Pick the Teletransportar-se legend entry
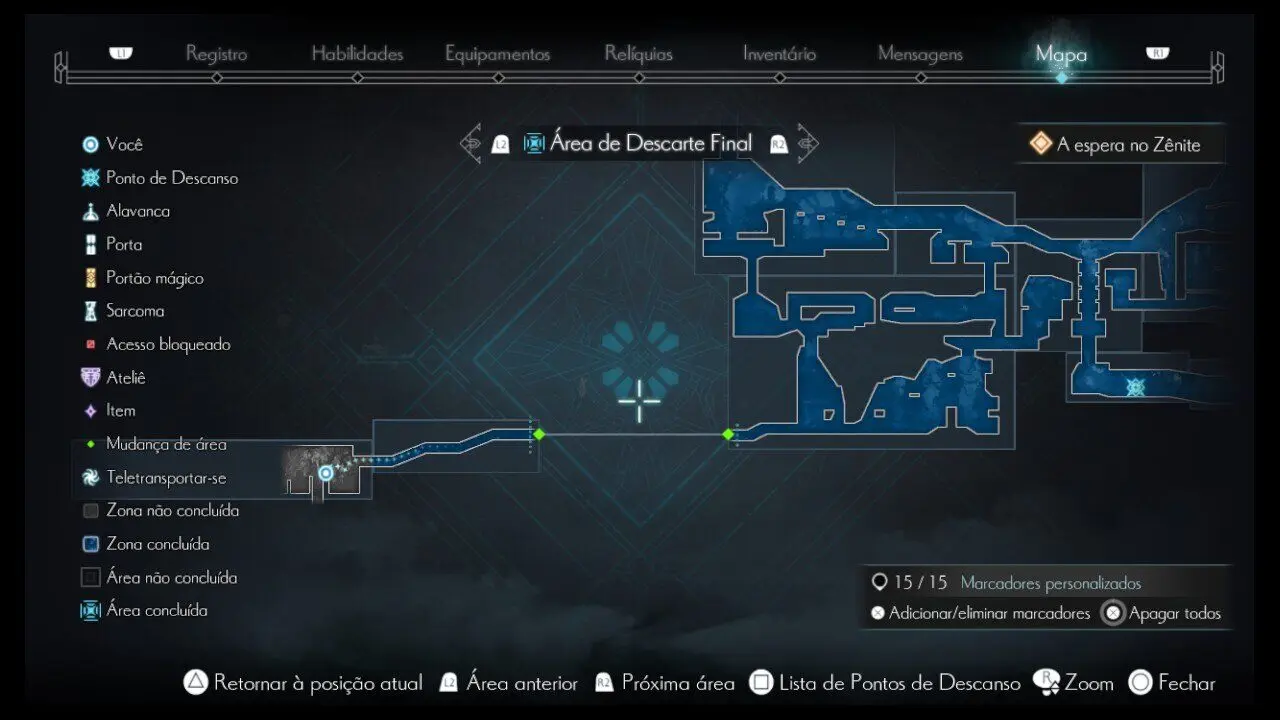 [166, 478]
